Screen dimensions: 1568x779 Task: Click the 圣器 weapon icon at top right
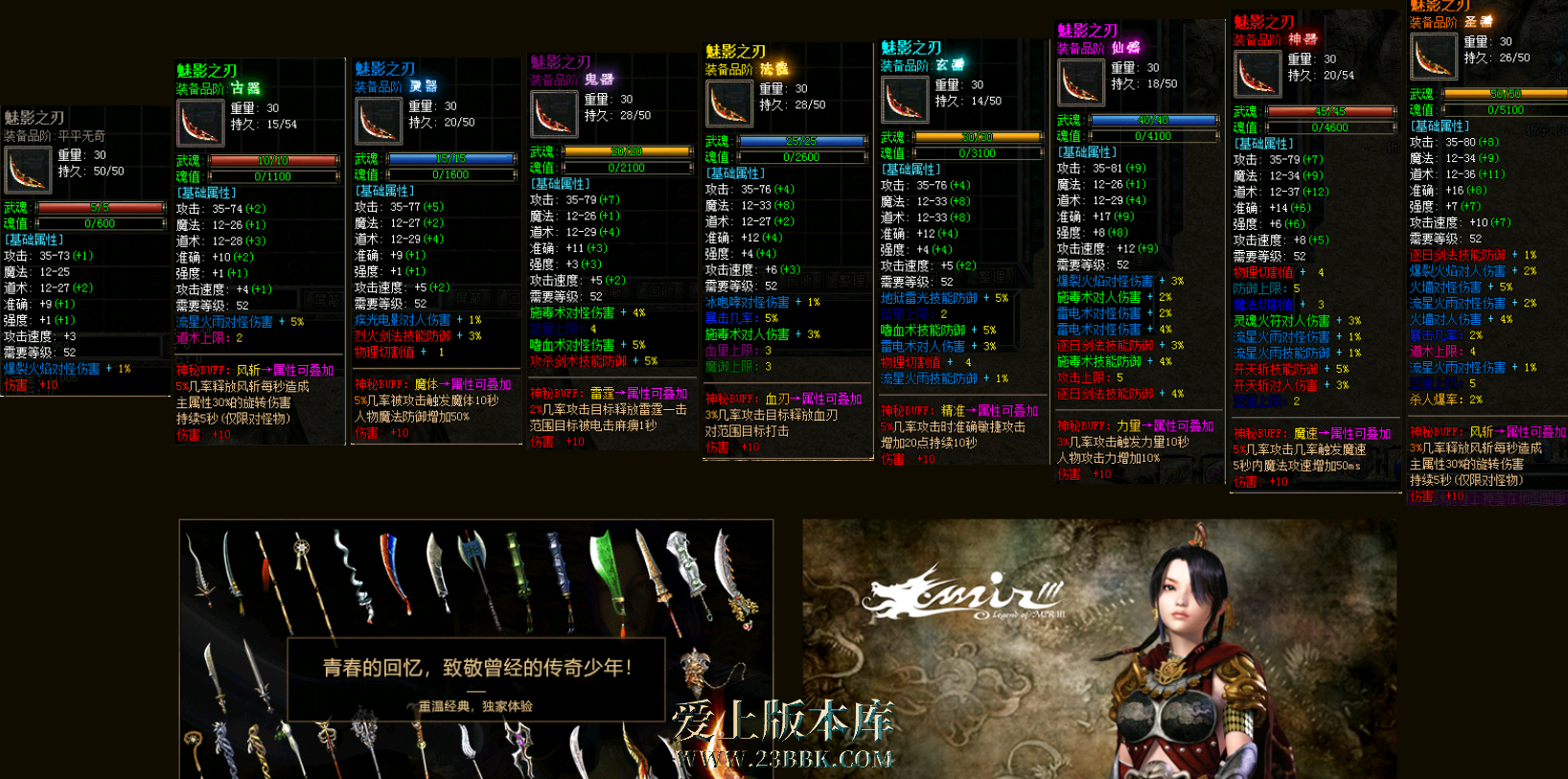click(1433, 56)
